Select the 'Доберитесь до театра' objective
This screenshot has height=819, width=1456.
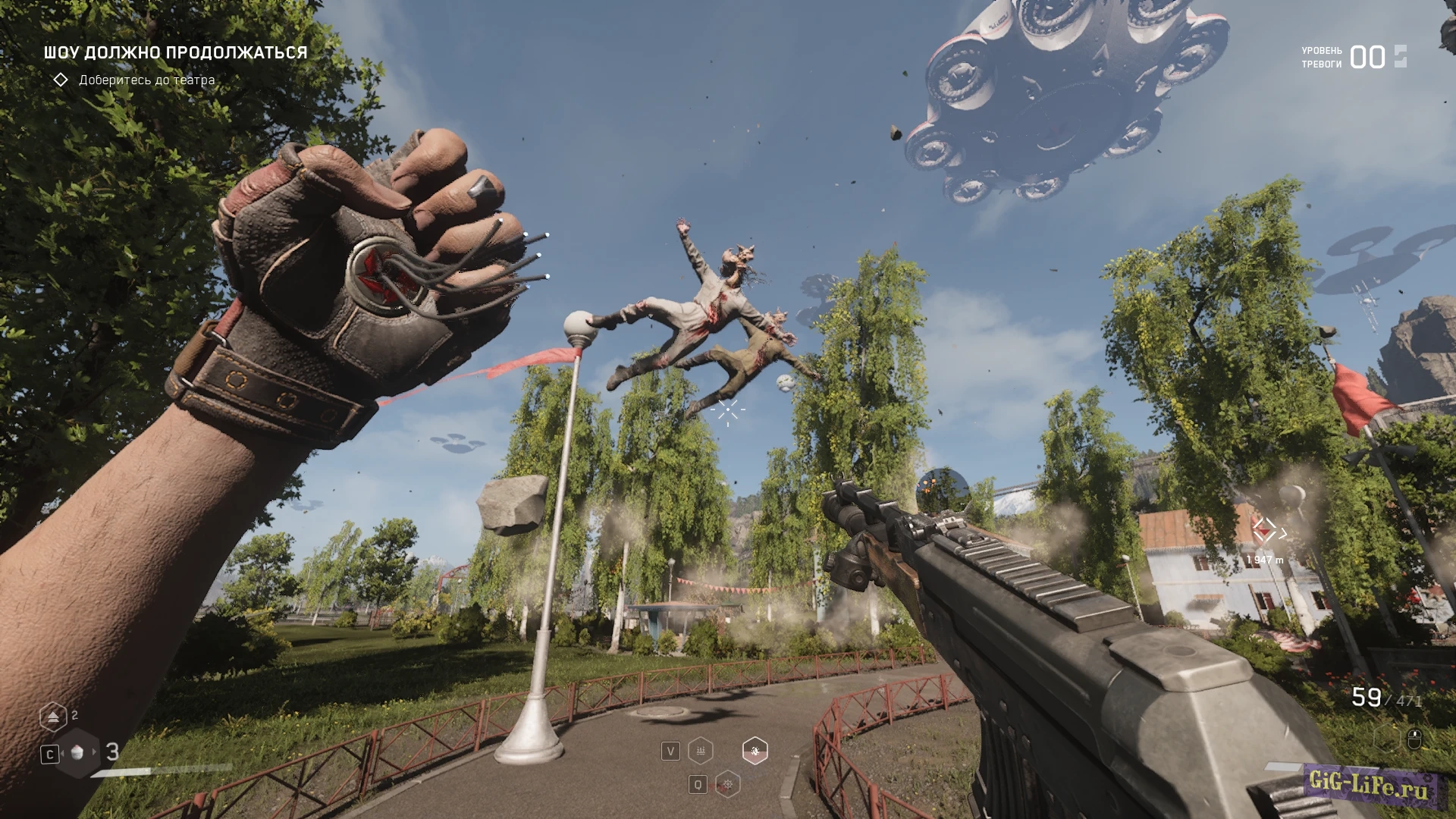pos(146,80)
